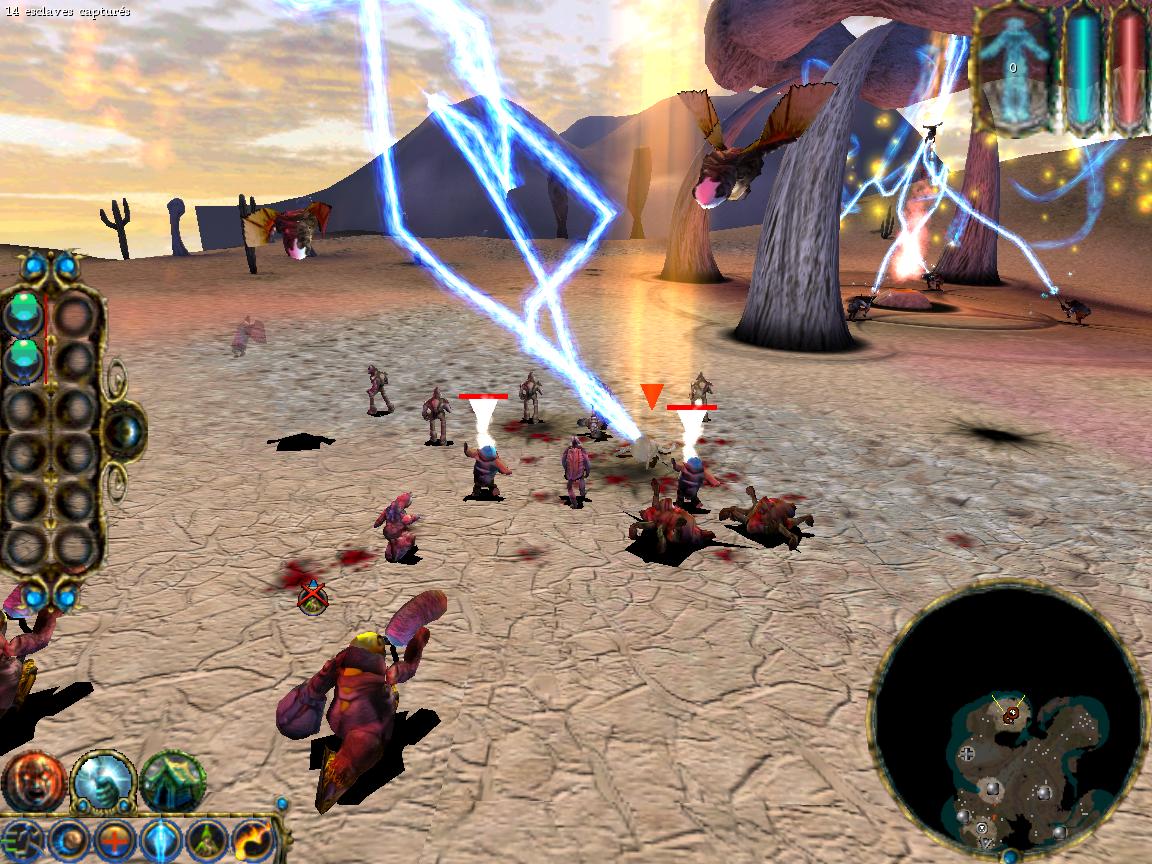Cast the blue glowing crystal spell

point(160,840)
